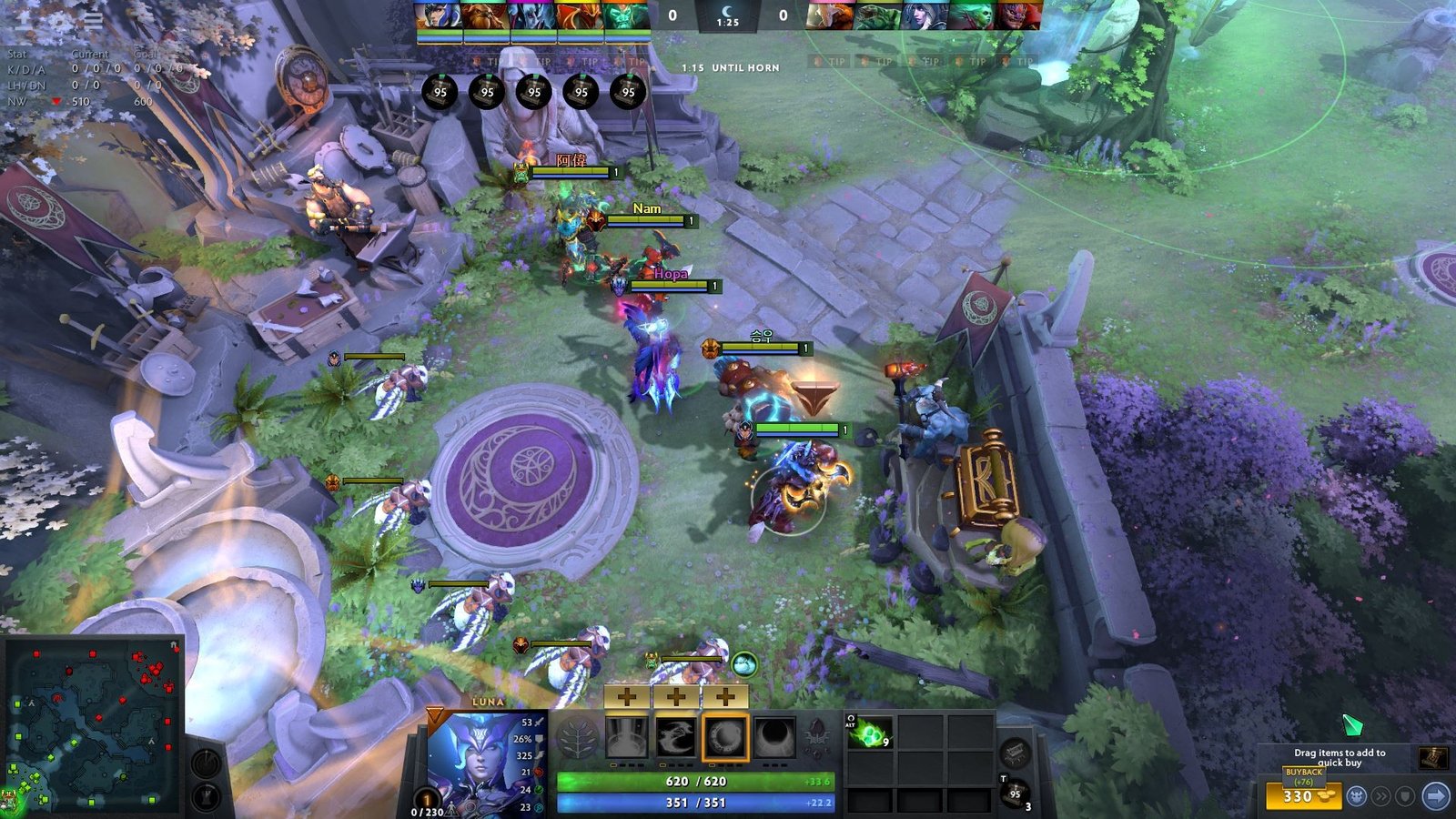Screen dimensions: 1456x819
Task: Select the Moon Glaives ability
Action: point(675,737)
